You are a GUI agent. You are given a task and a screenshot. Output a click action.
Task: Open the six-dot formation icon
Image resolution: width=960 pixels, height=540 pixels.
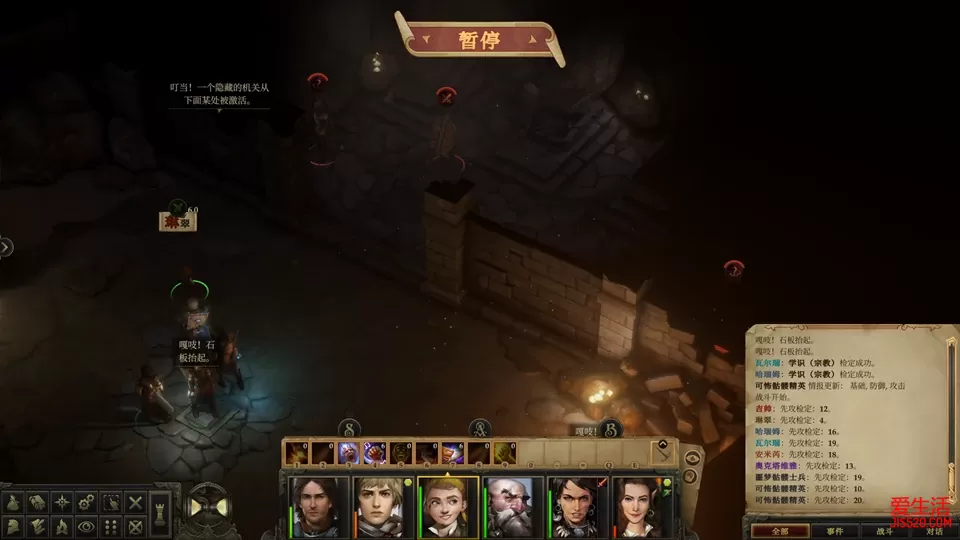point(111,526)
